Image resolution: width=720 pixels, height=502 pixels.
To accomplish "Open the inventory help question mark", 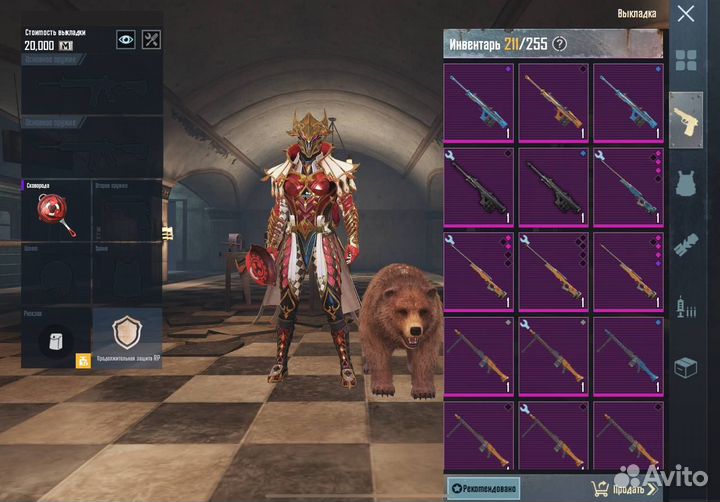I will 560,43.
